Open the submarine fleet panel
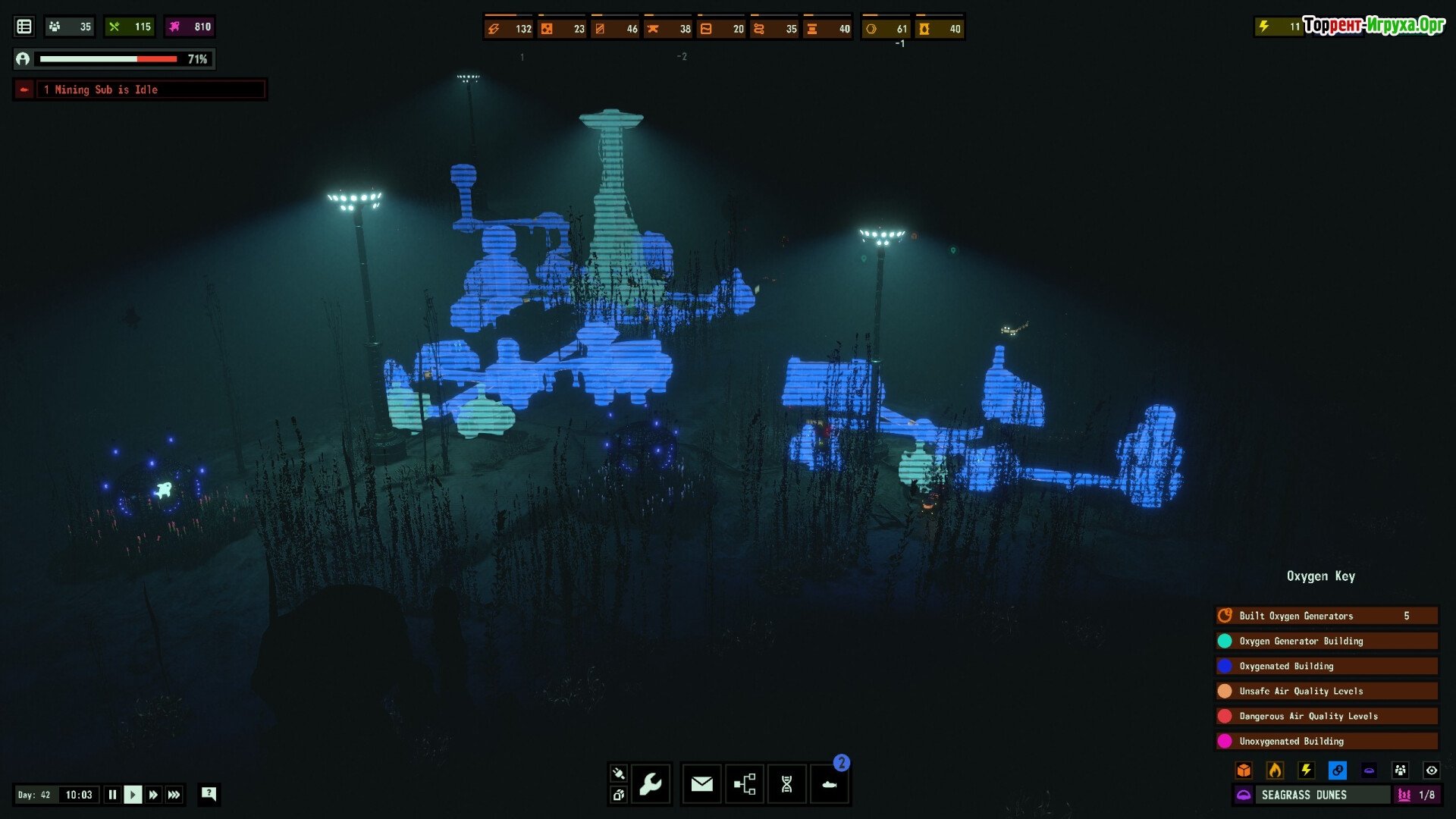The image size is (1456, 819). point(829,784)
